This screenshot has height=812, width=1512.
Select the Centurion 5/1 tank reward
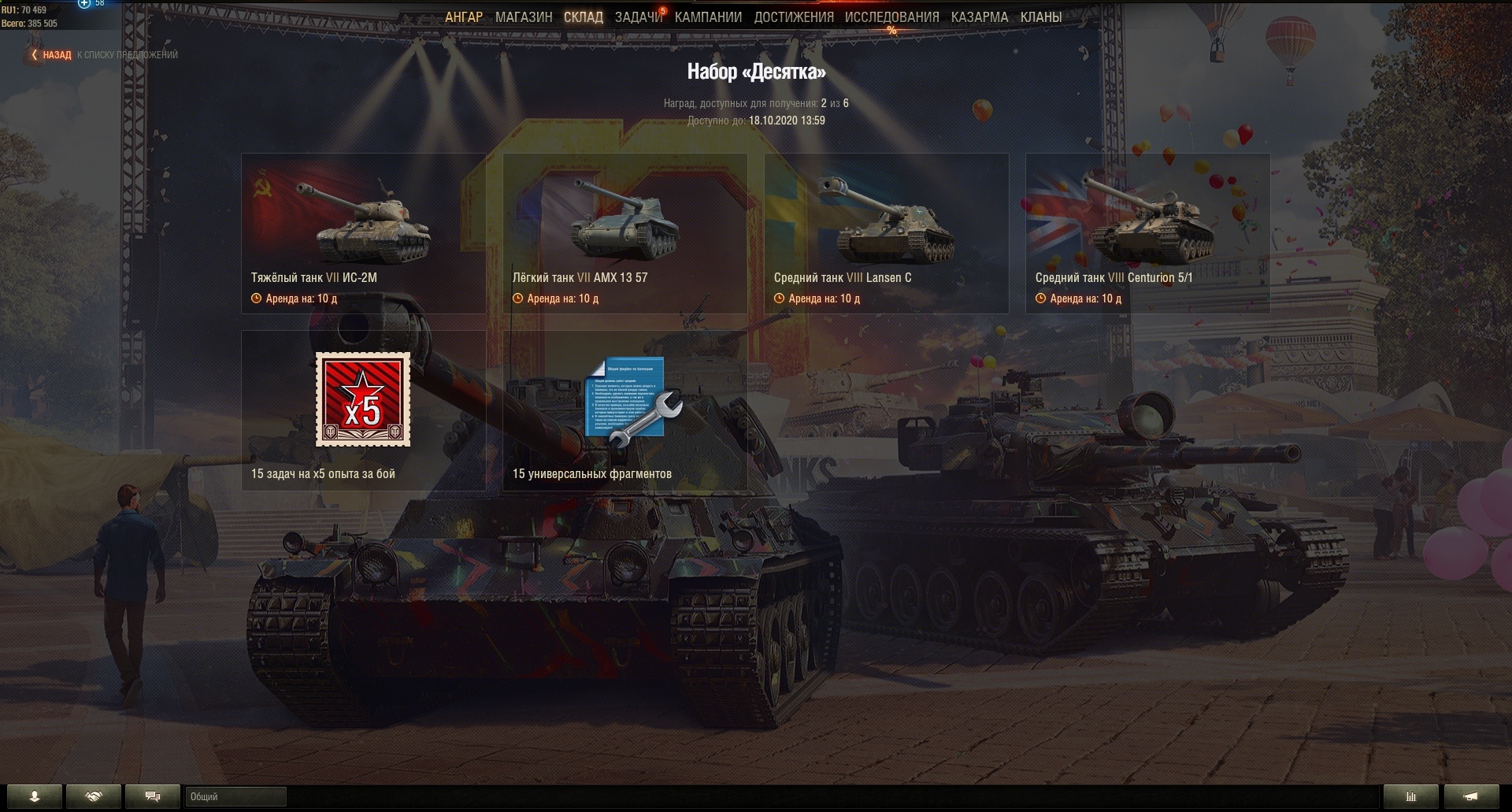coord(1147,233)
